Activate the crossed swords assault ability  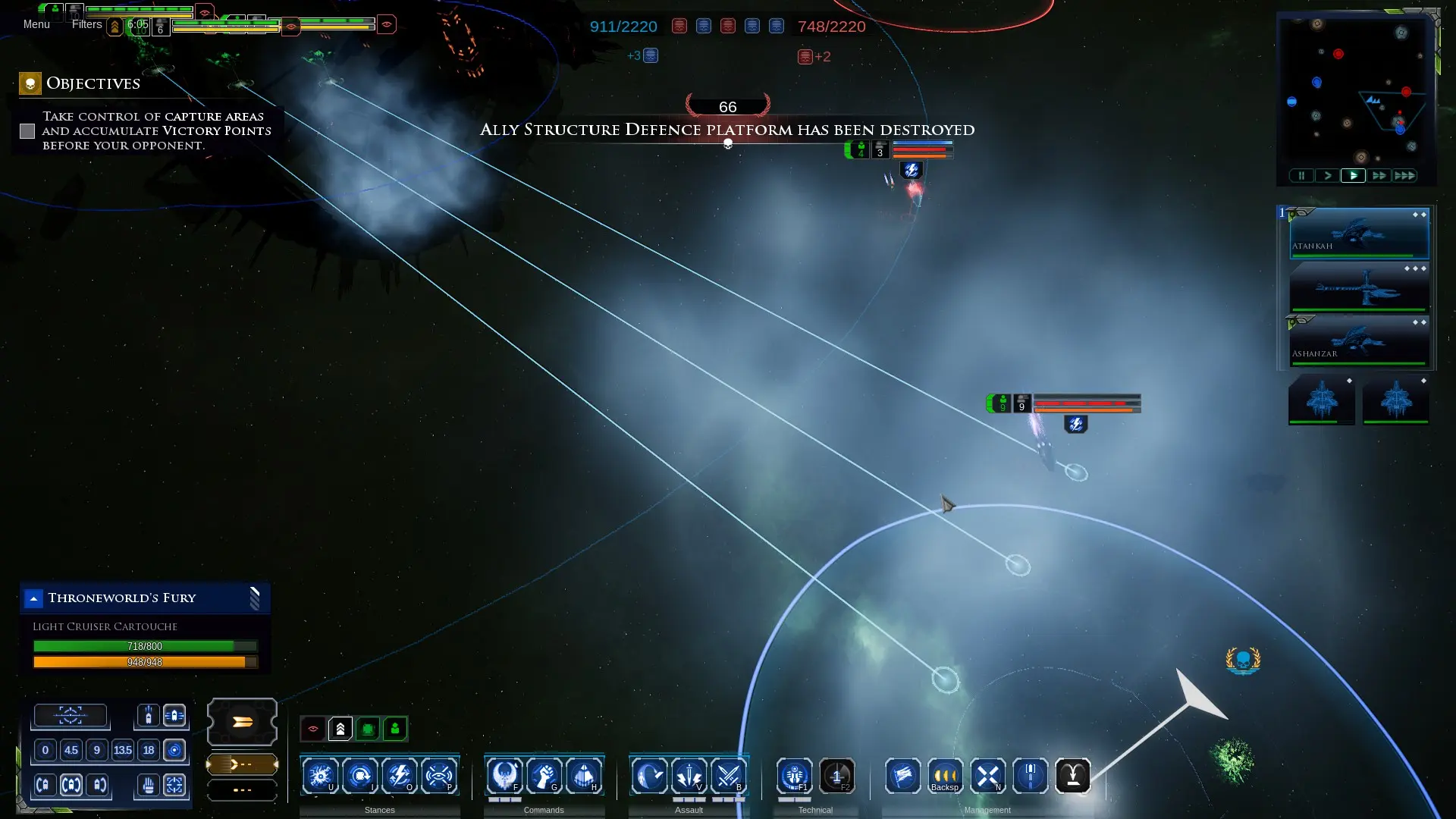coord(729,776)
